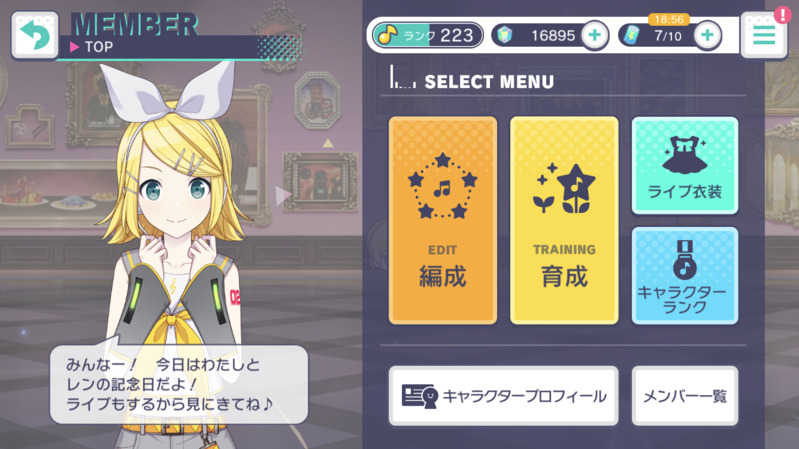Image resolution: width=799 pixels, height=449 pixels.
Task: Open キャラクタープロフィール character profile
Action: (x=505, y=396)
